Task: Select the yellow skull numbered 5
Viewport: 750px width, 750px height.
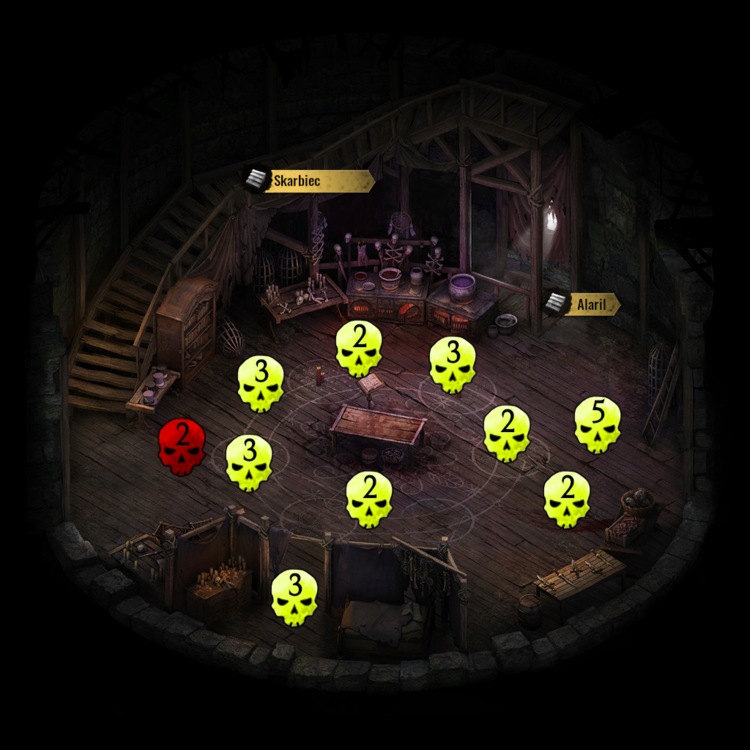Action: coord(597,425)
